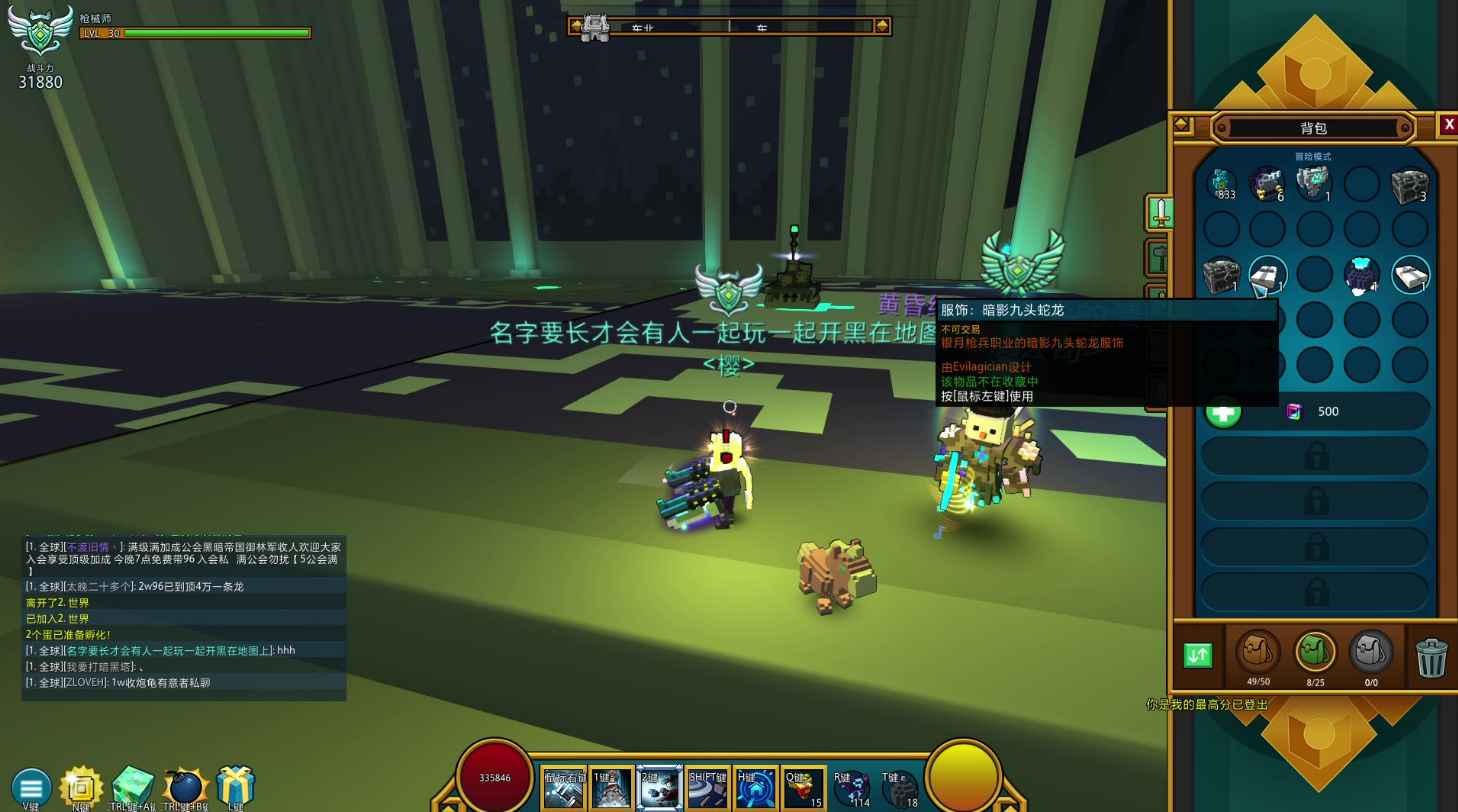This screenshot has height=812, width=1458.
Task: Open the main menu hamburger button
Action: pyautogui.click(x=31, y=787)
